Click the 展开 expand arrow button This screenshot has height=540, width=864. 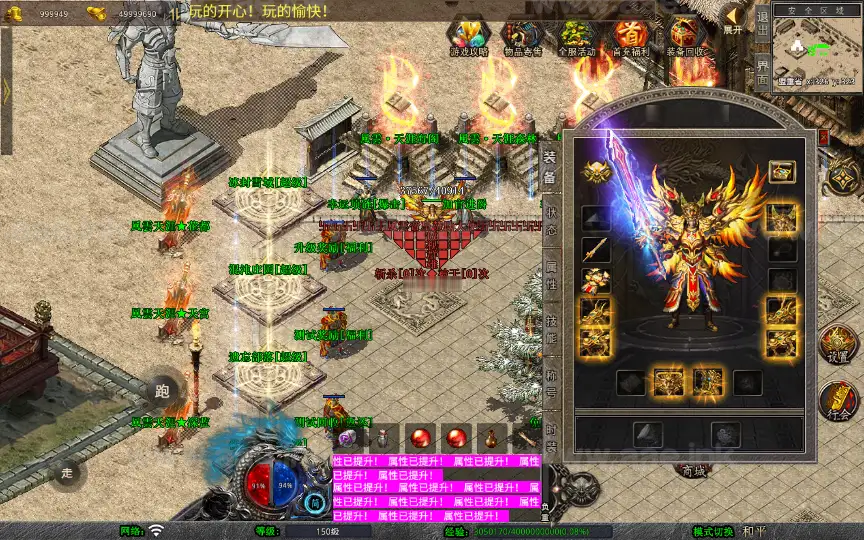[734, 19]
